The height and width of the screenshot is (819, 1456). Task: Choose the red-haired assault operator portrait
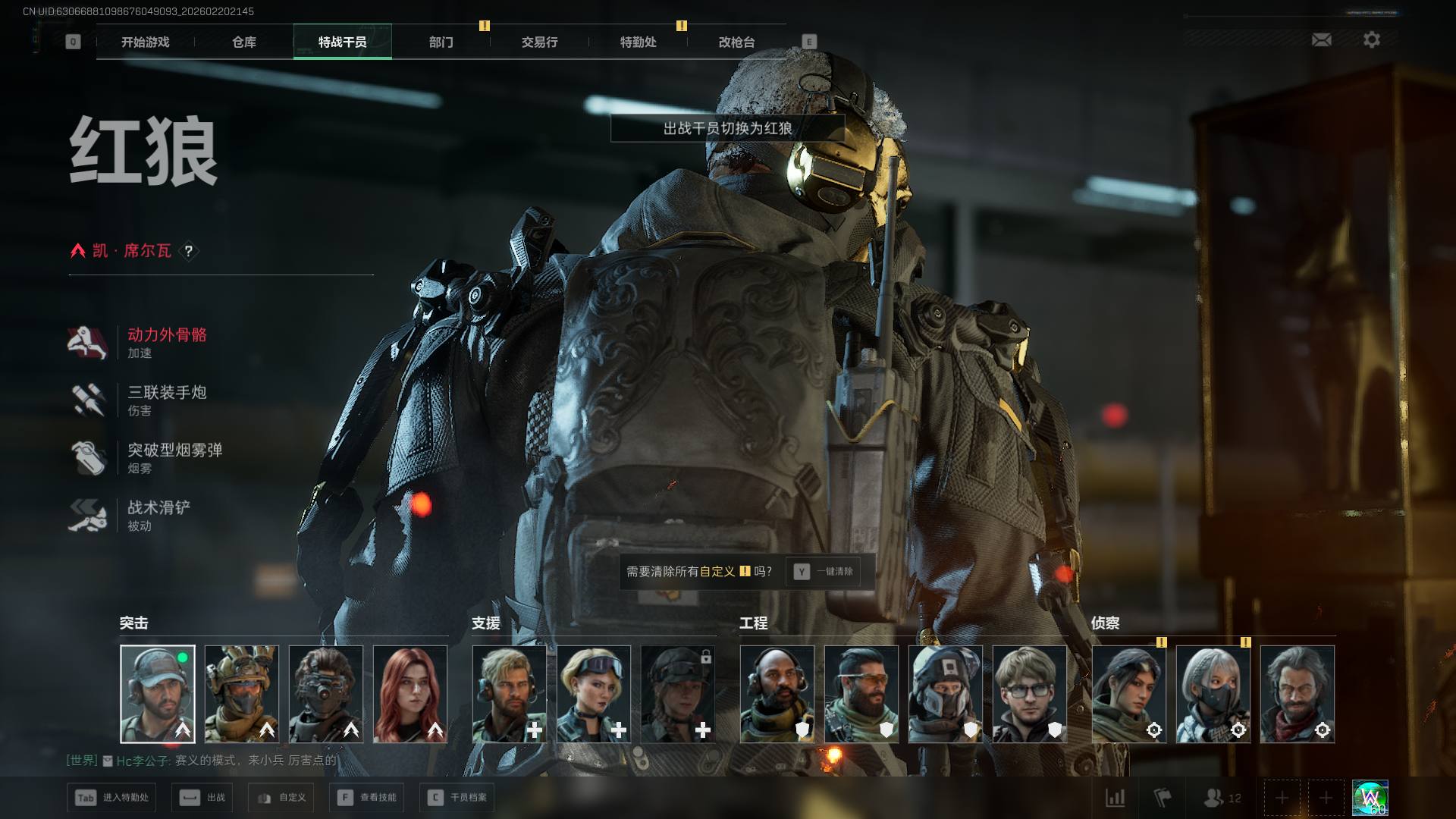click(x=410, y=694)
